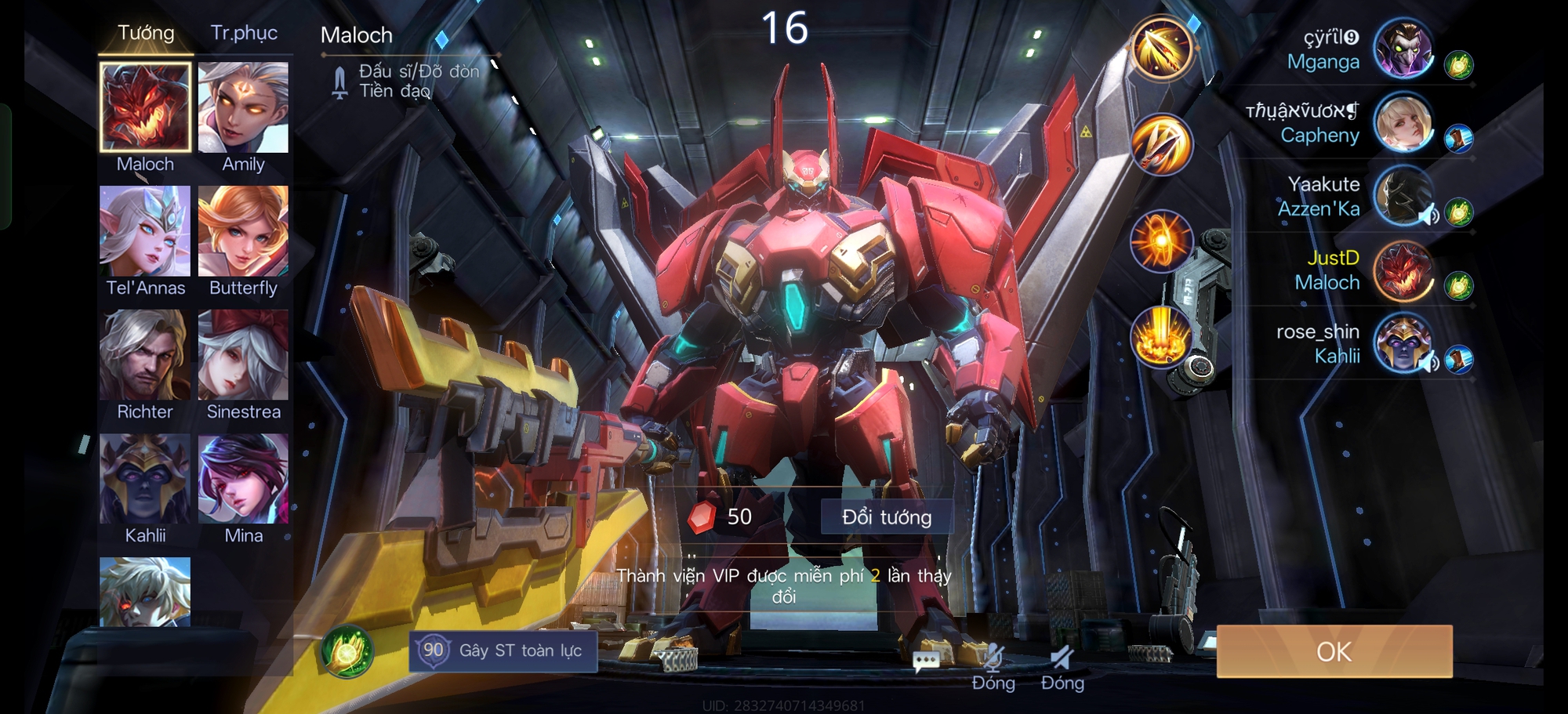Pick Kahlii in the hero grid

[x=145, y=479]
